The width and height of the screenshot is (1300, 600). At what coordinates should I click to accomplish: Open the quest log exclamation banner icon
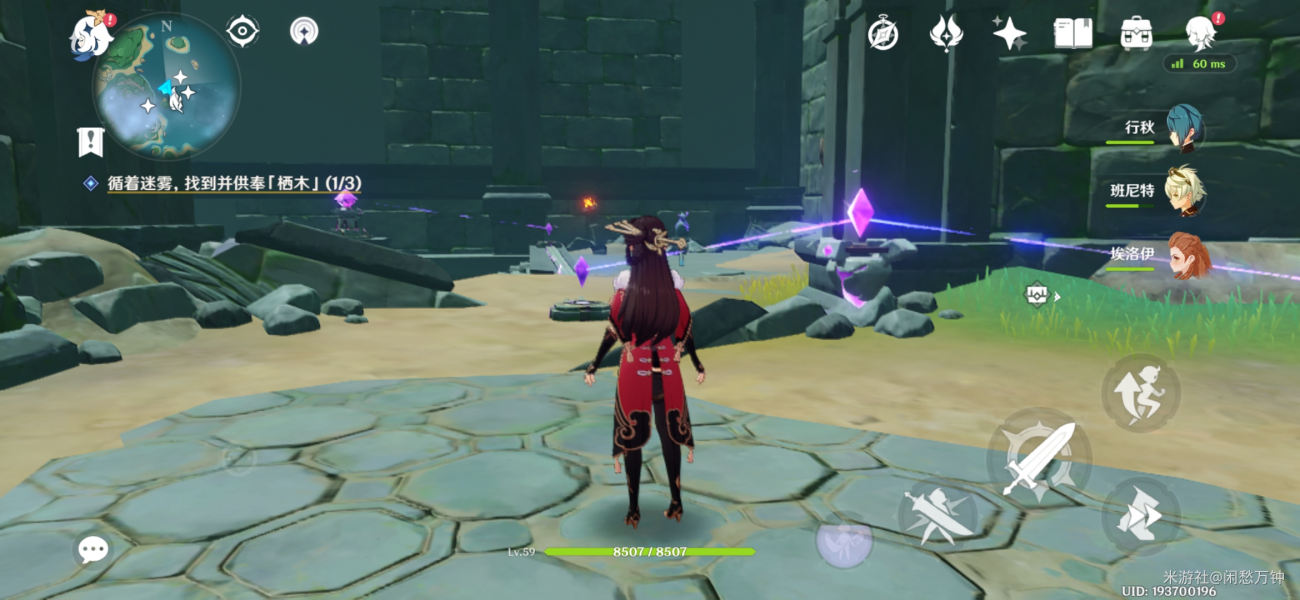point(90,142)
